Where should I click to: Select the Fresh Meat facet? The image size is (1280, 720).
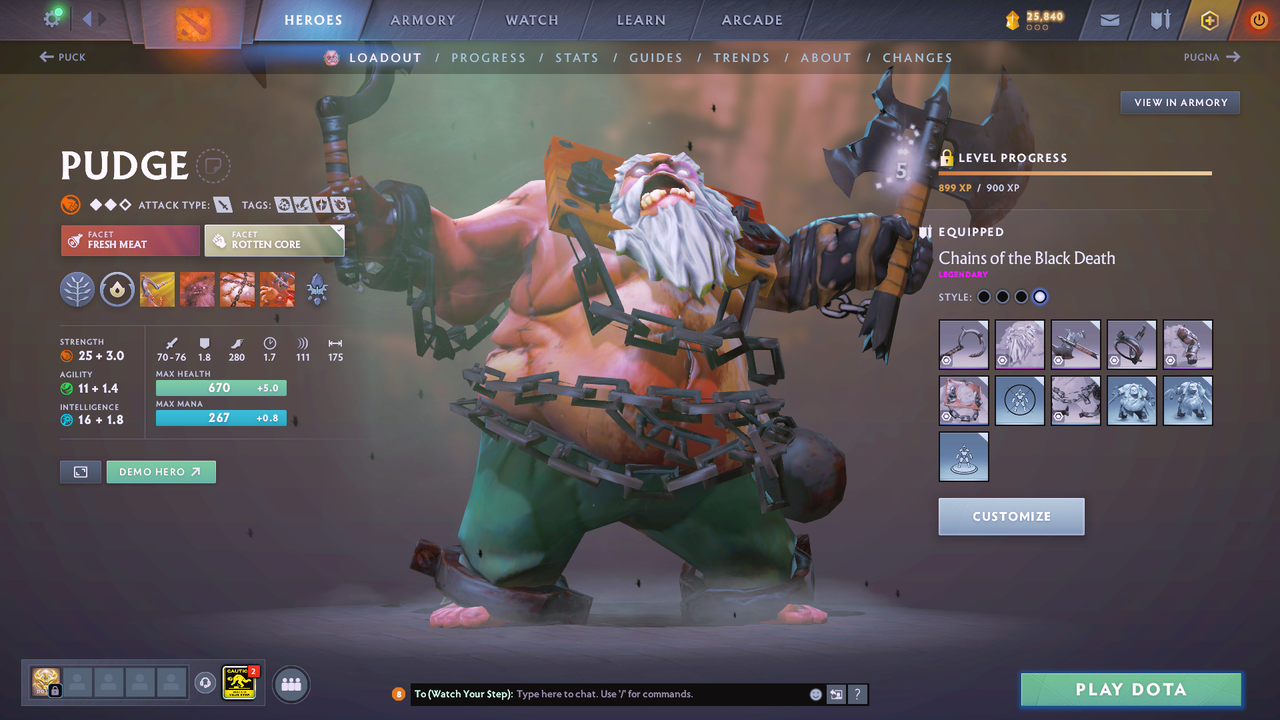[130, 240]
